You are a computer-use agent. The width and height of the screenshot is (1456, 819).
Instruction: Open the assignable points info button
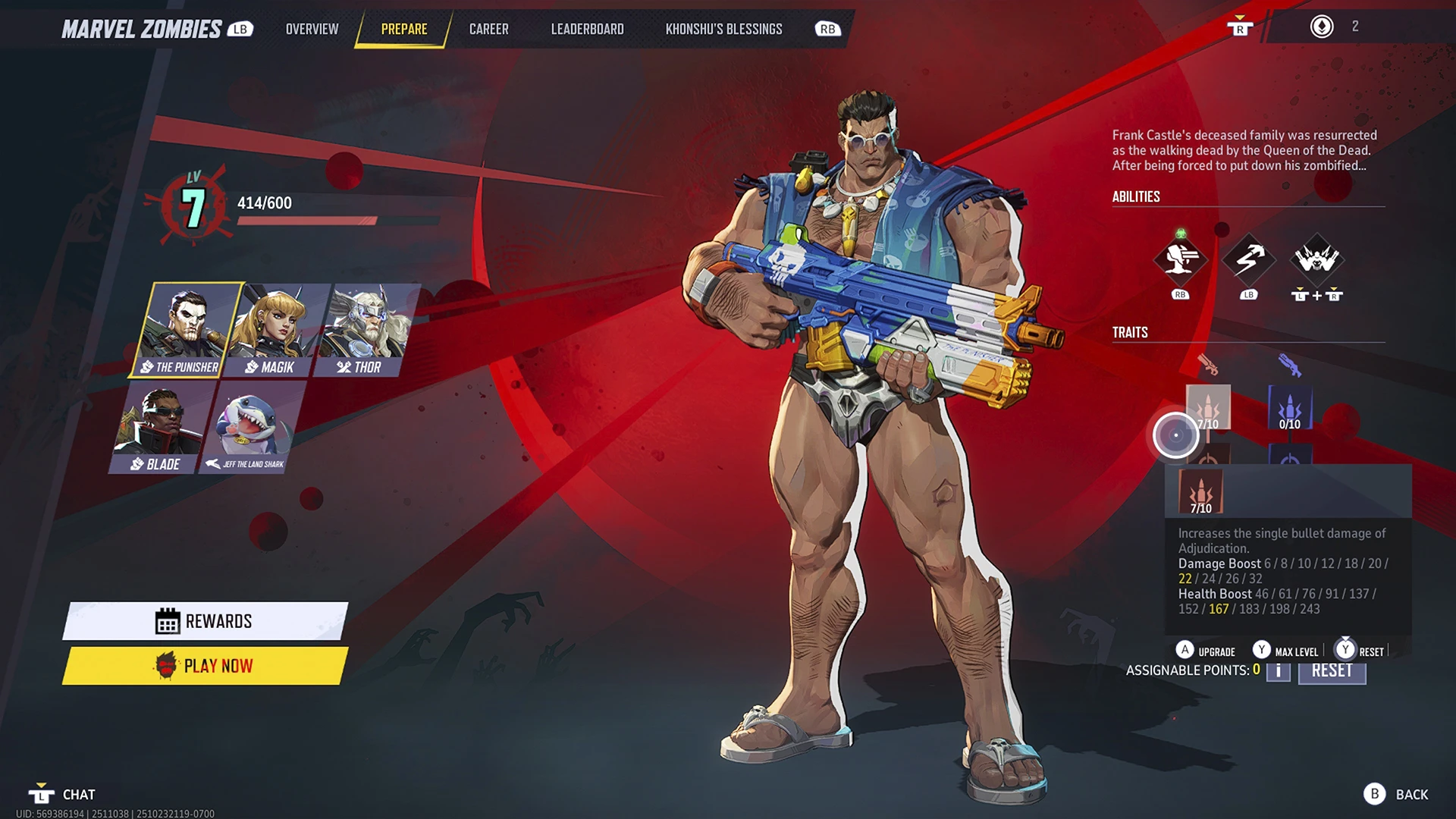1278,671
